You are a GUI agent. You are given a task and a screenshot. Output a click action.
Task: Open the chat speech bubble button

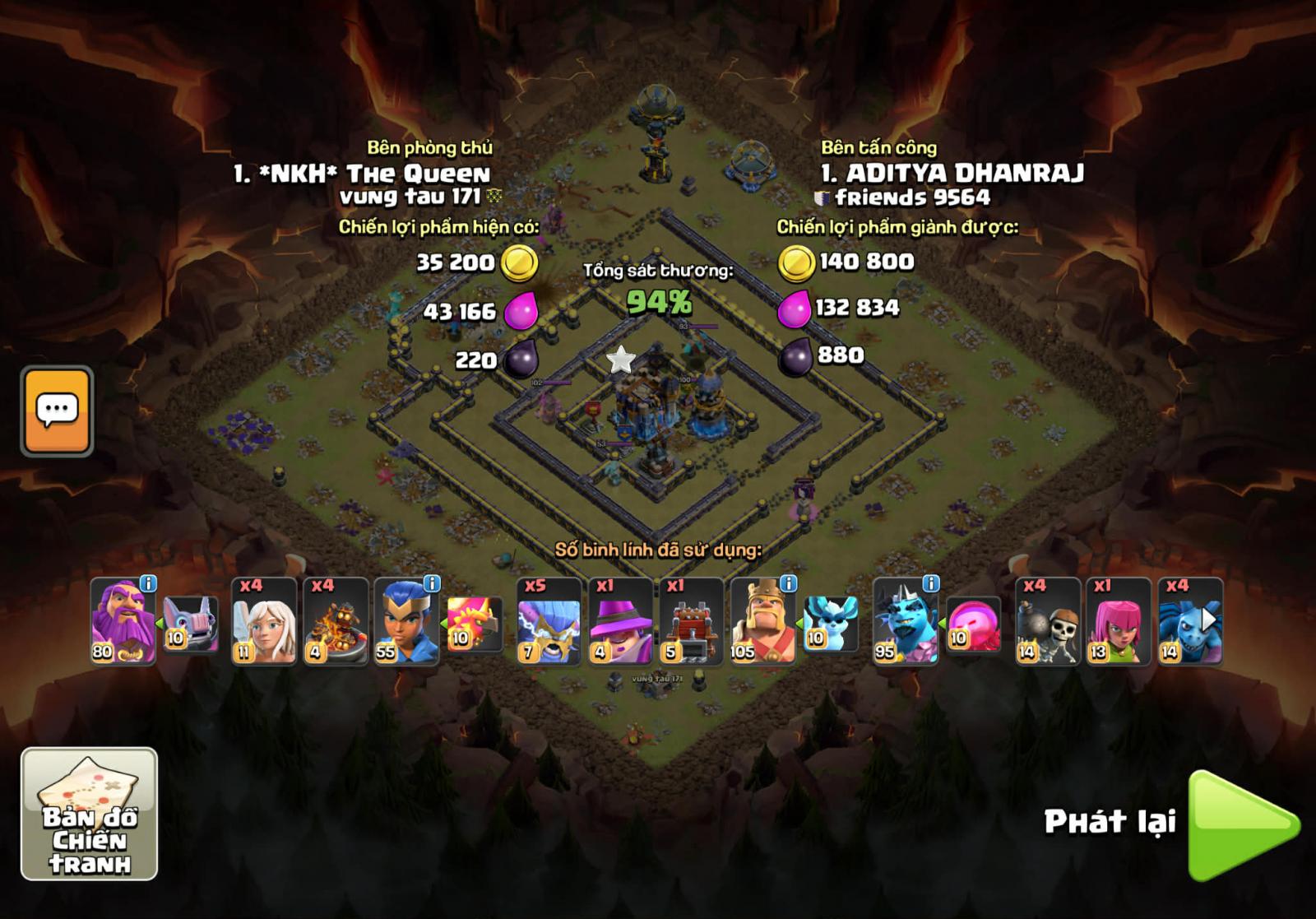[x=57, y=411]
